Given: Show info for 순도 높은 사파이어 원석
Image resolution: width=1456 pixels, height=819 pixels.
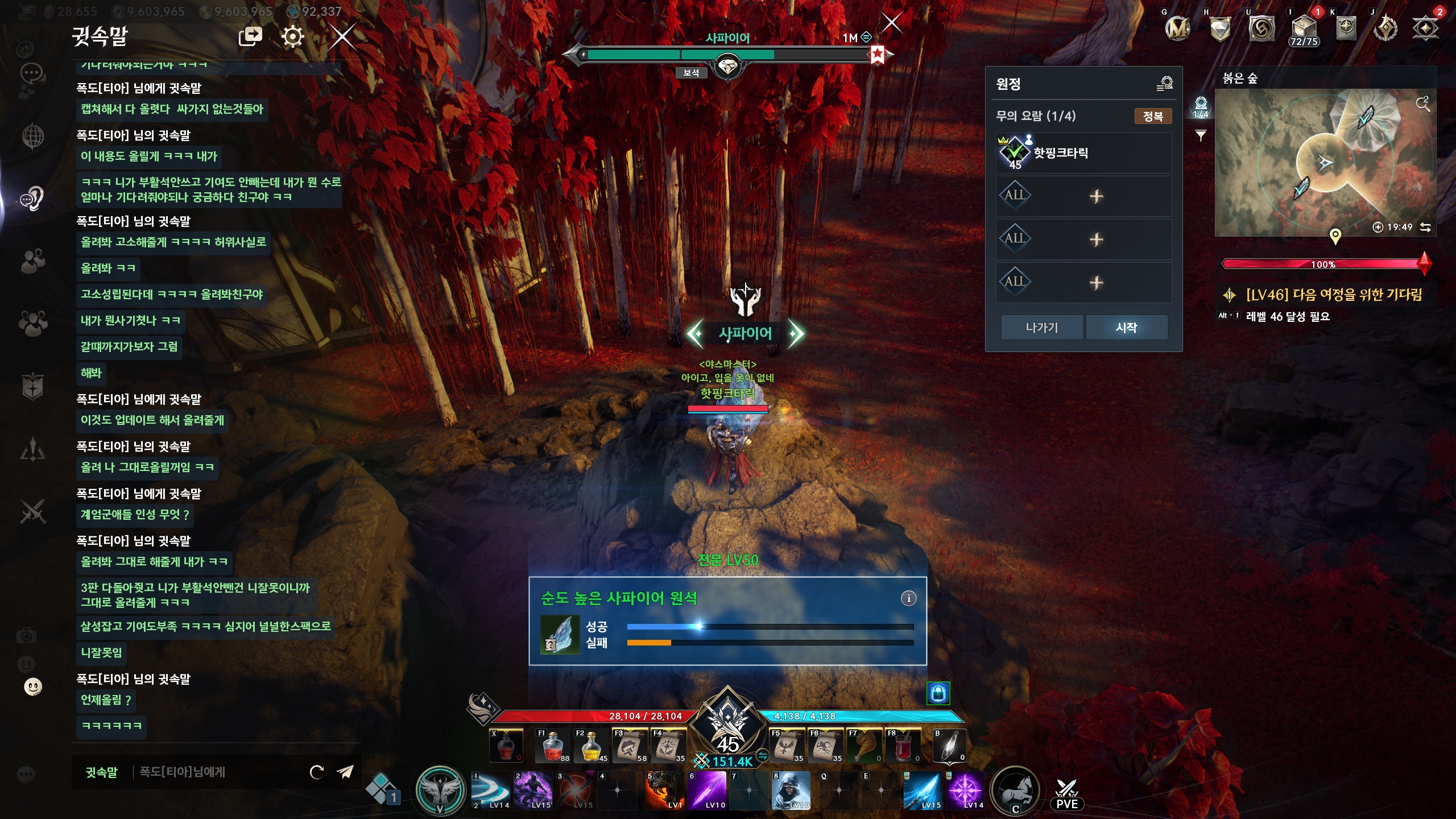Looking at the screenshot, I should 908,598.
